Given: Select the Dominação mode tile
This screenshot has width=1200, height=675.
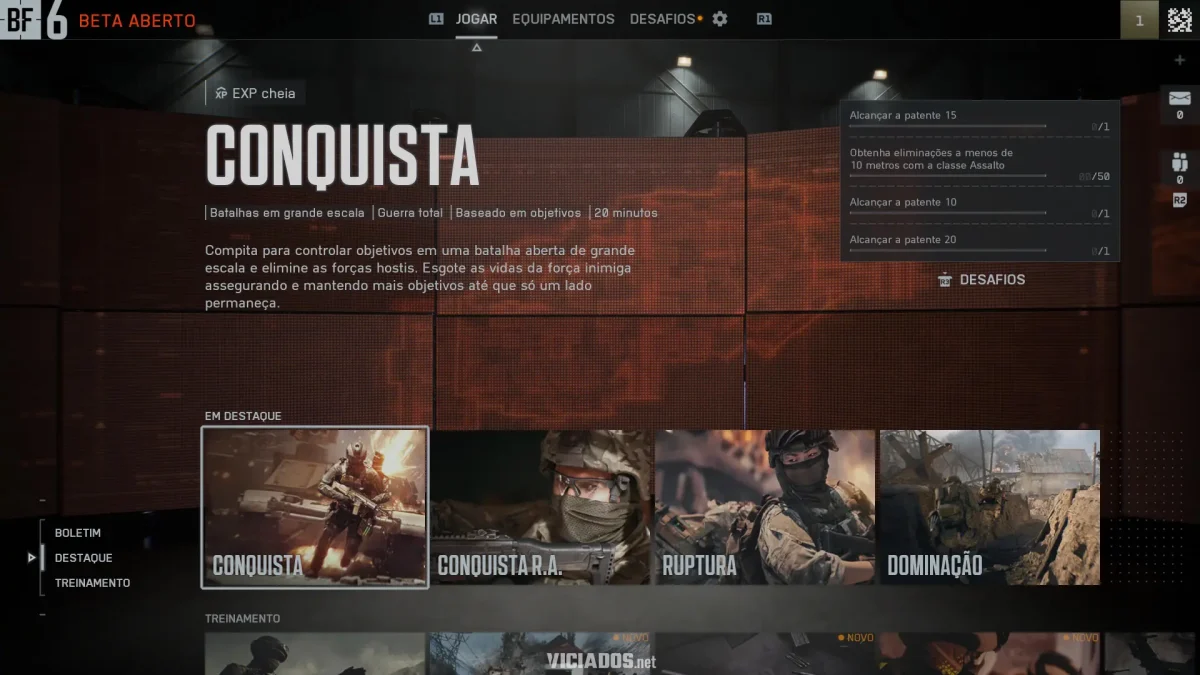Looking at the screenshot, I should pos(989,507).
